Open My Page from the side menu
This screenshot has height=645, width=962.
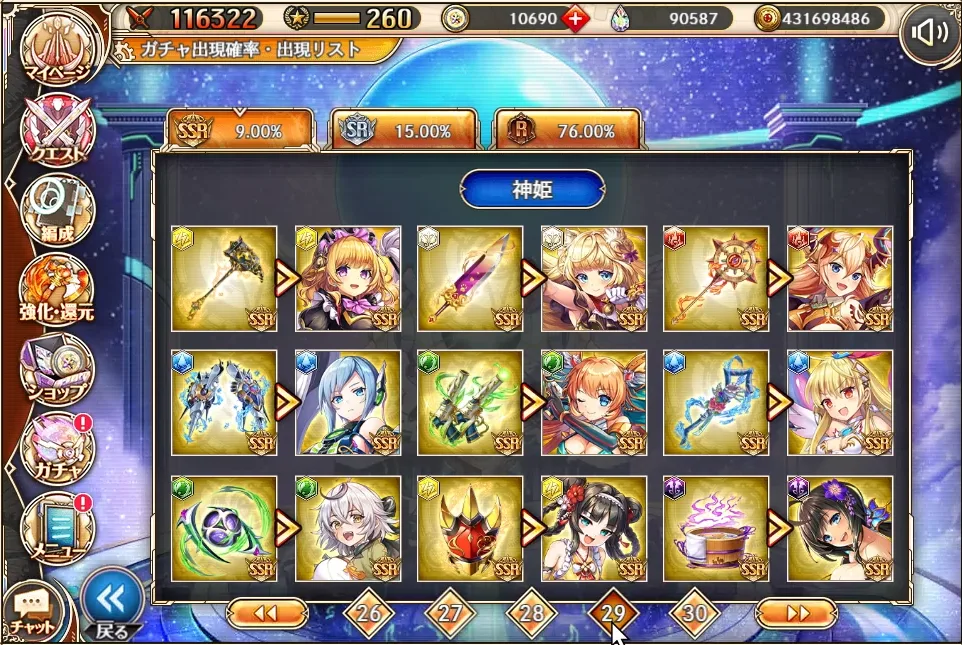click(x=55, y=48)
